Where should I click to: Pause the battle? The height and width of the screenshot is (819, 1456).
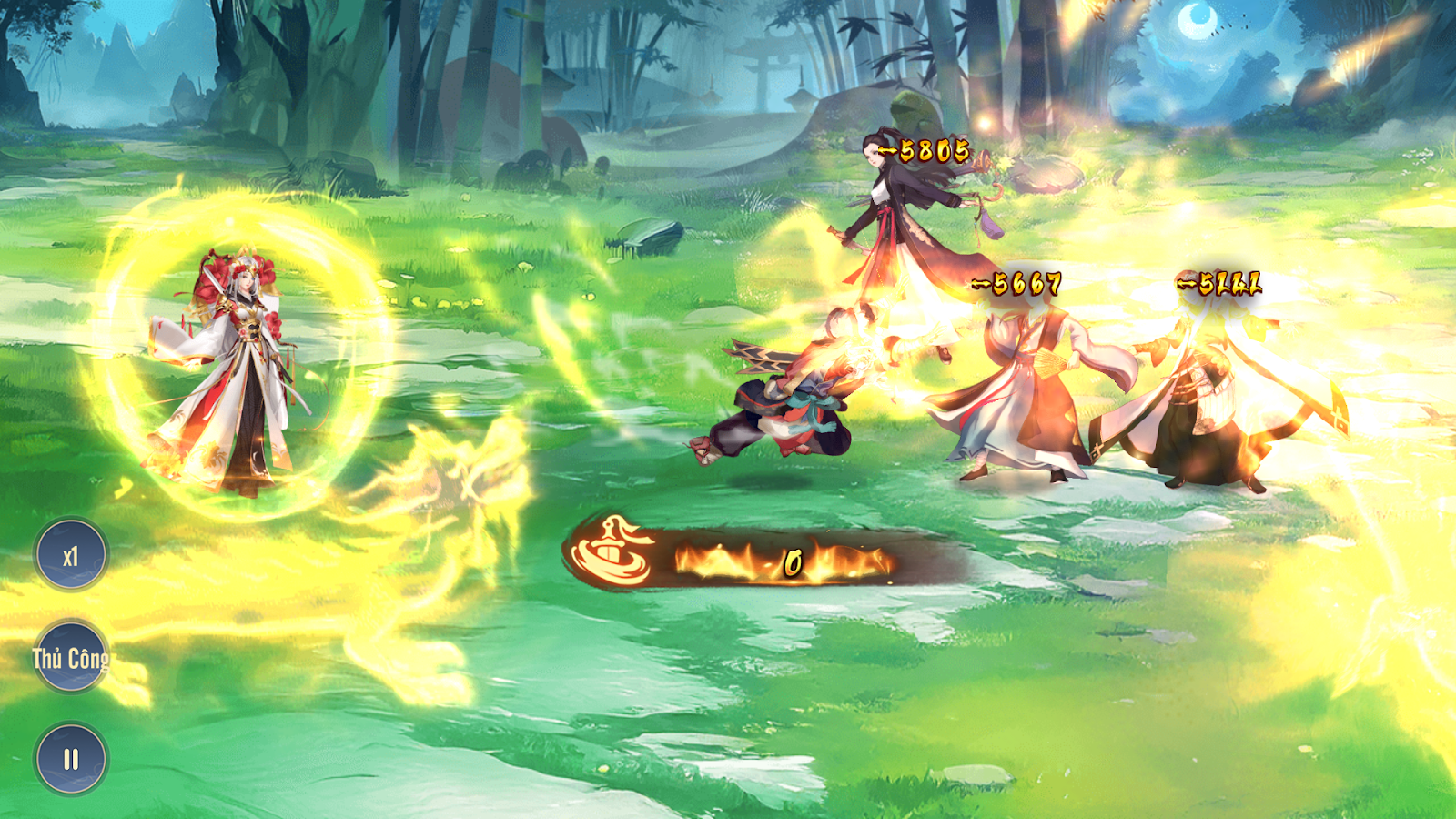[71, 758]
